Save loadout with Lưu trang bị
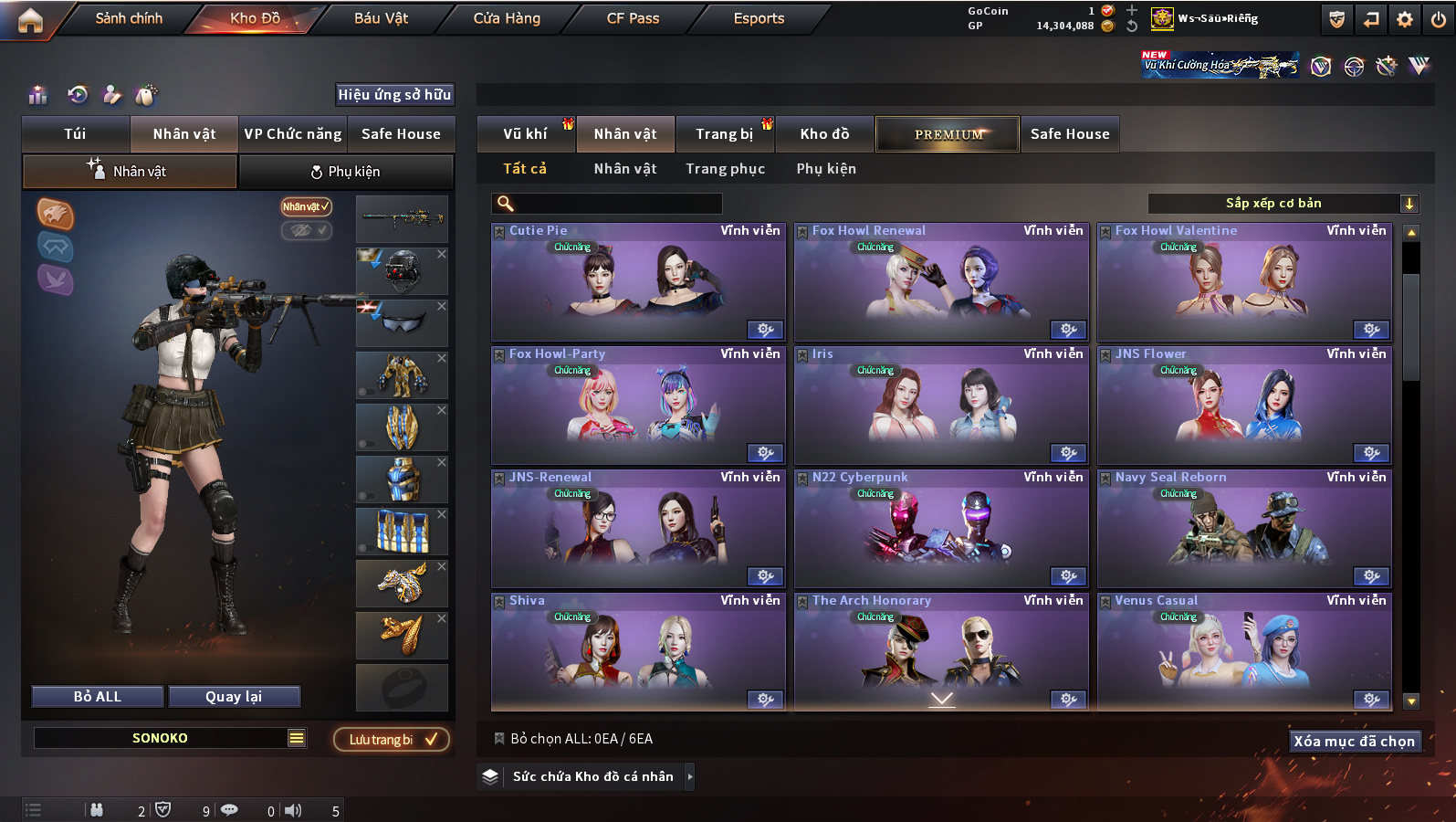This screenshot has height=822, width=1456. tap(392, 740)
